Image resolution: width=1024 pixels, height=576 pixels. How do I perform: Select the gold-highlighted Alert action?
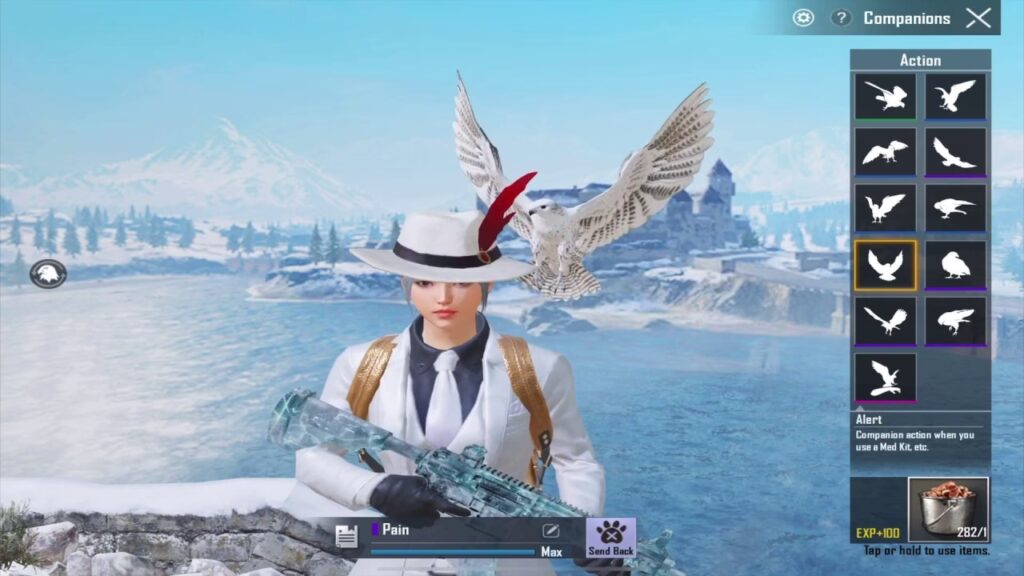pos(885,265)
